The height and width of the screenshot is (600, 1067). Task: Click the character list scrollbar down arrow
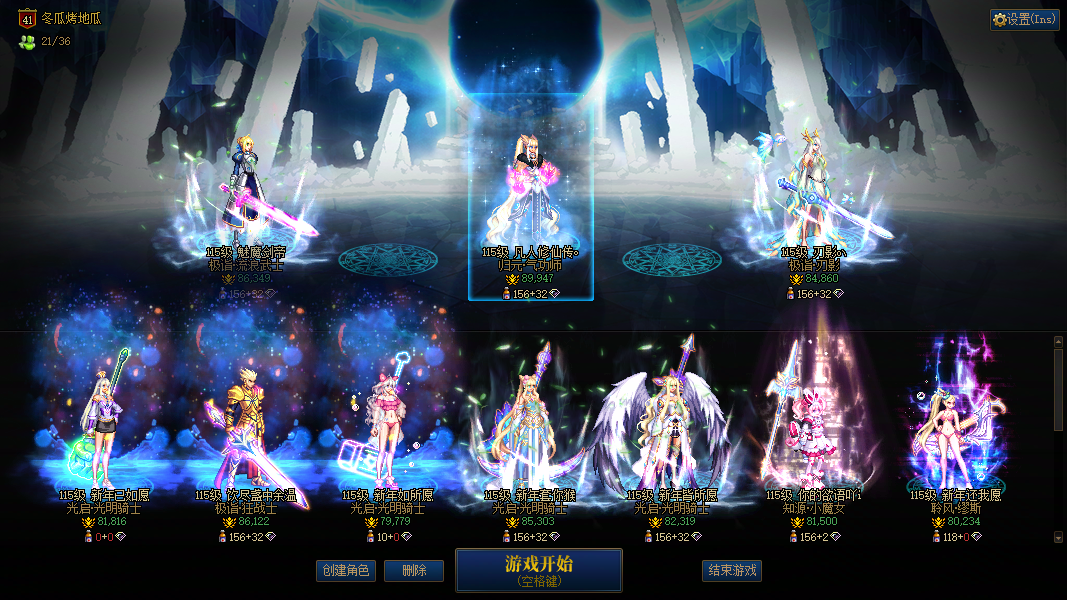pos(1059,537)
